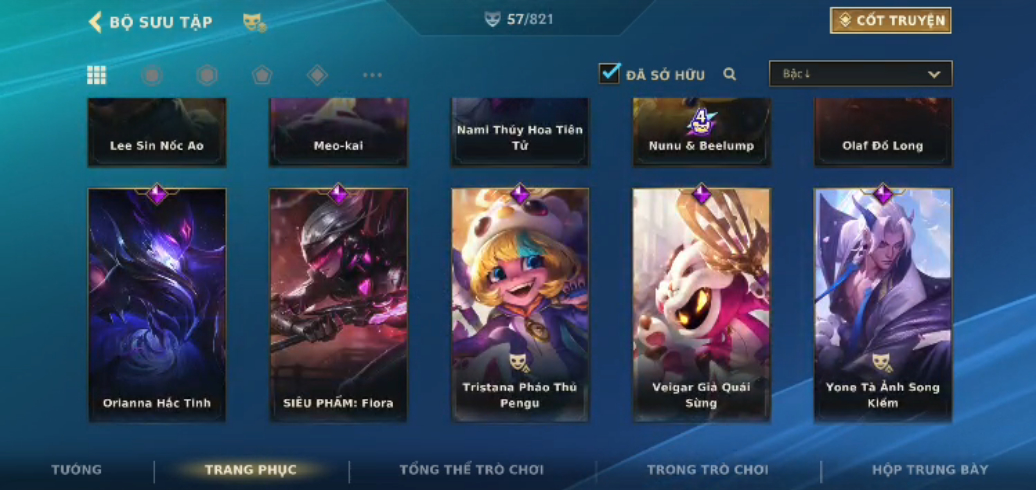Open the Cốt Truyện button
Image resolution: width=1036 pixels, height=490 pixels.
click(890, 20)
